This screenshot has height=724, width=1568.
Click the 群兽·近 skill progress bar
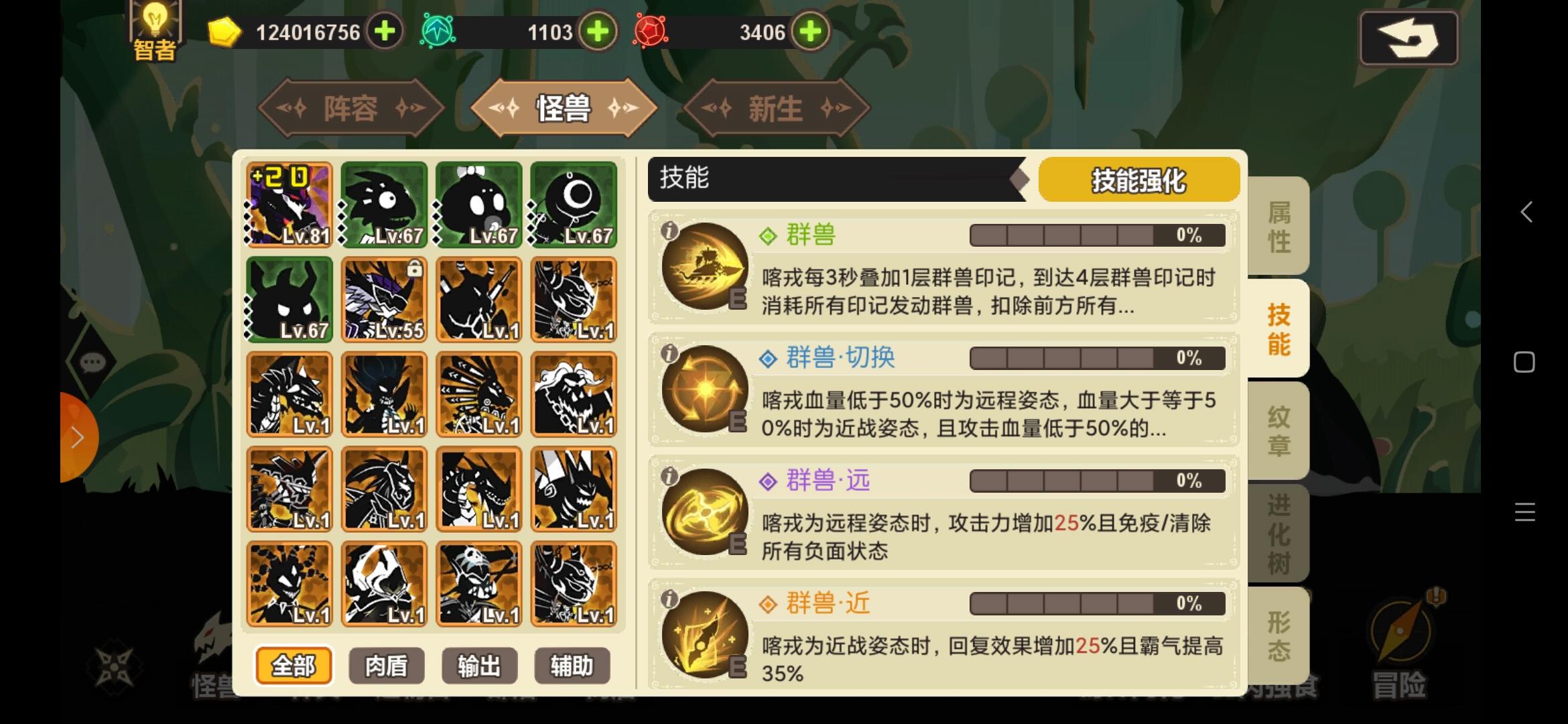(x=1096, y=603)
